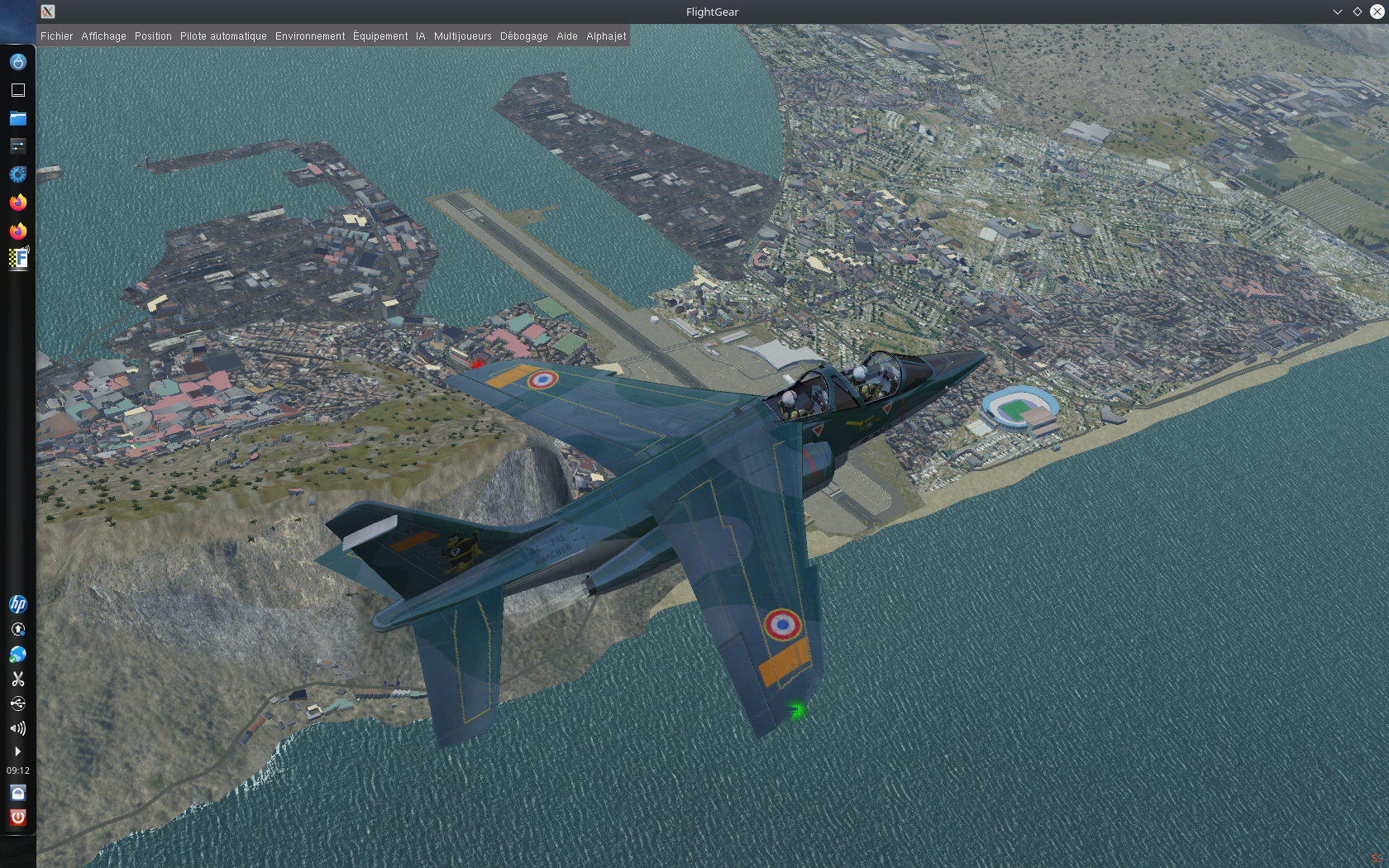Open the Équipement menu
The width and height of the screenshot is (1389, 868).
[380, 36]
